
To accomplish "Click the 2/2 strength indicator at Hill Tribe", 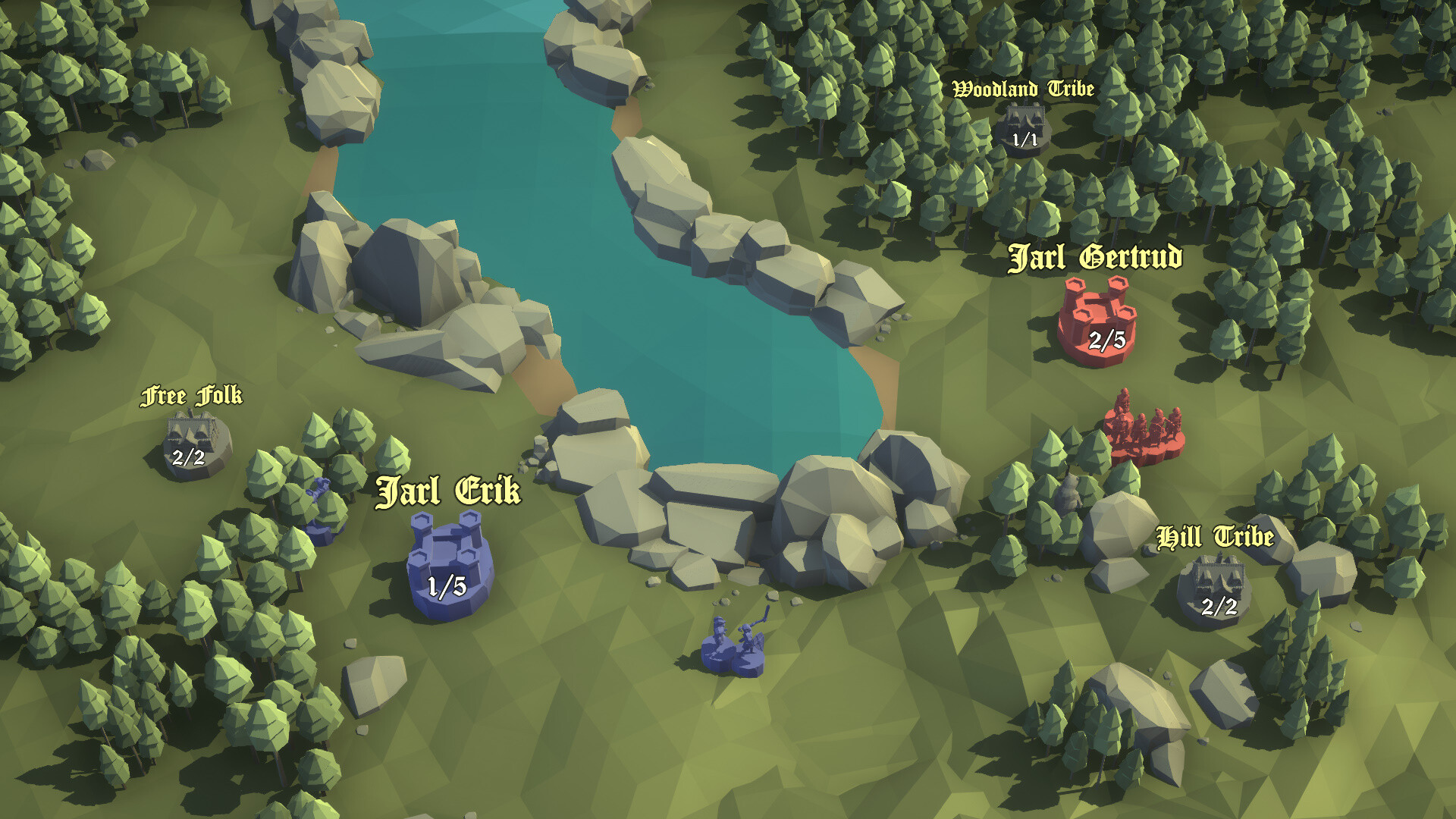I will [1219, 607].
